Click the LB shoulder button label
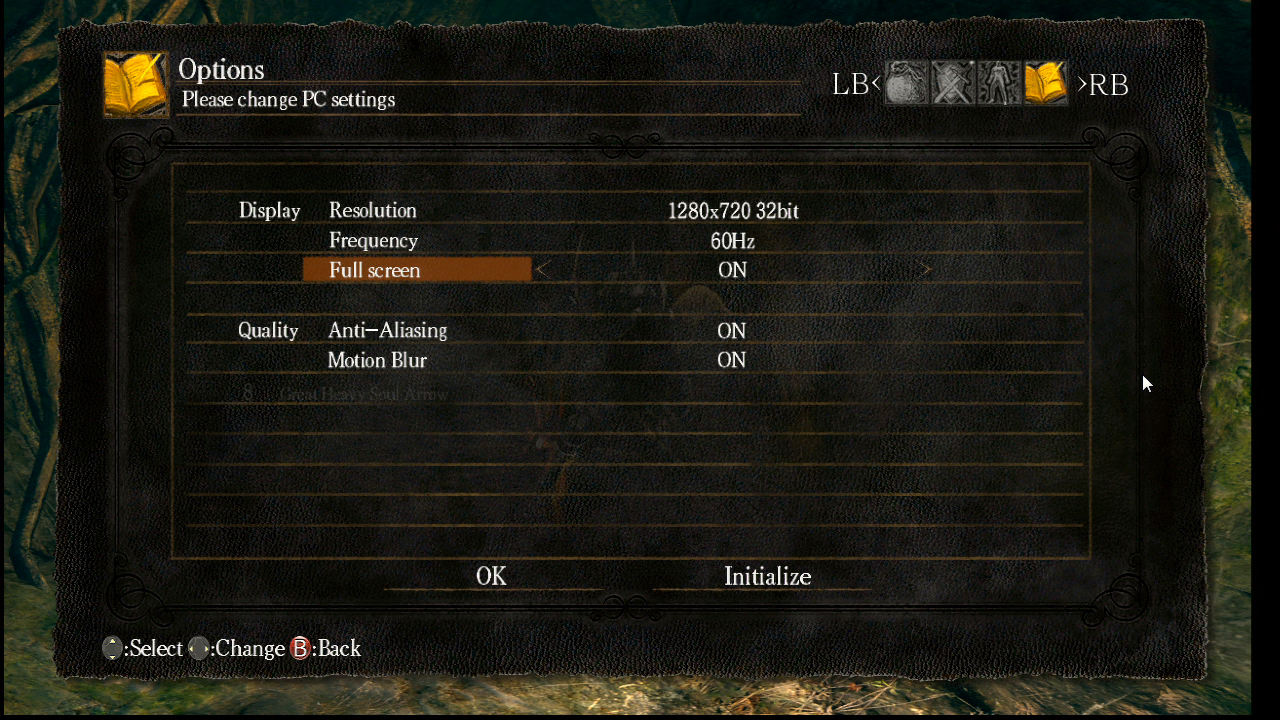The width and height of the screenshot is (1280, 720). coord(852,84)
